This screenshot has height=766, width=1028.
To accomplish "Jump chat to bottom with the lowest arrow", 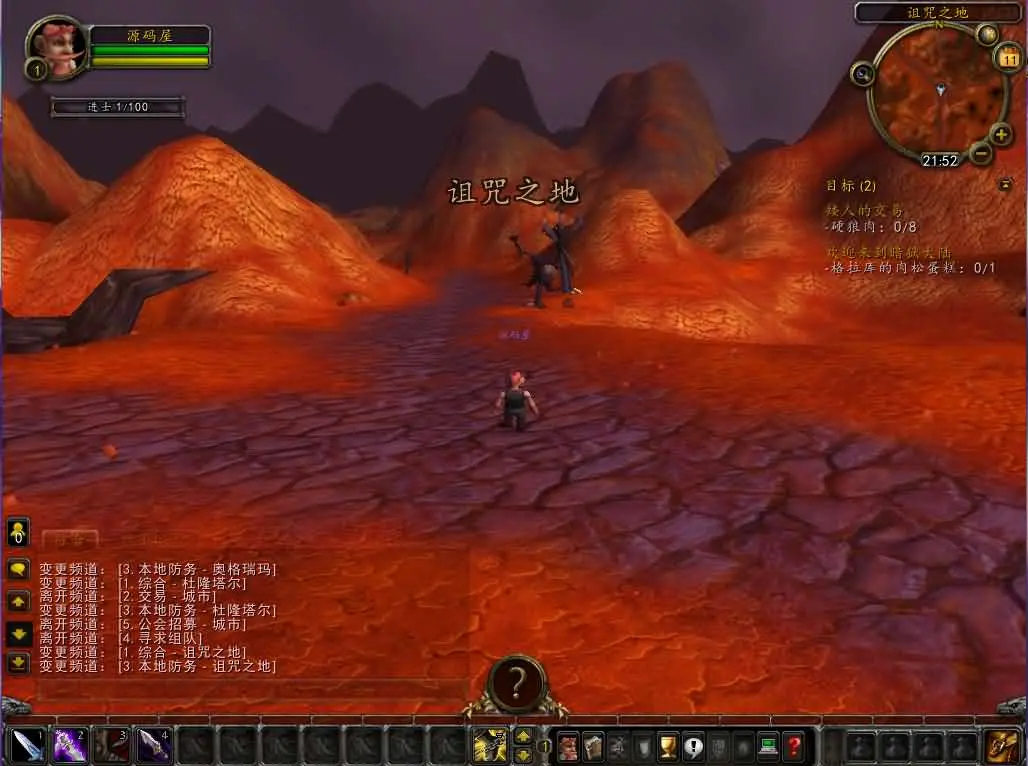I will pyautogui.click(x=18, y=662).
